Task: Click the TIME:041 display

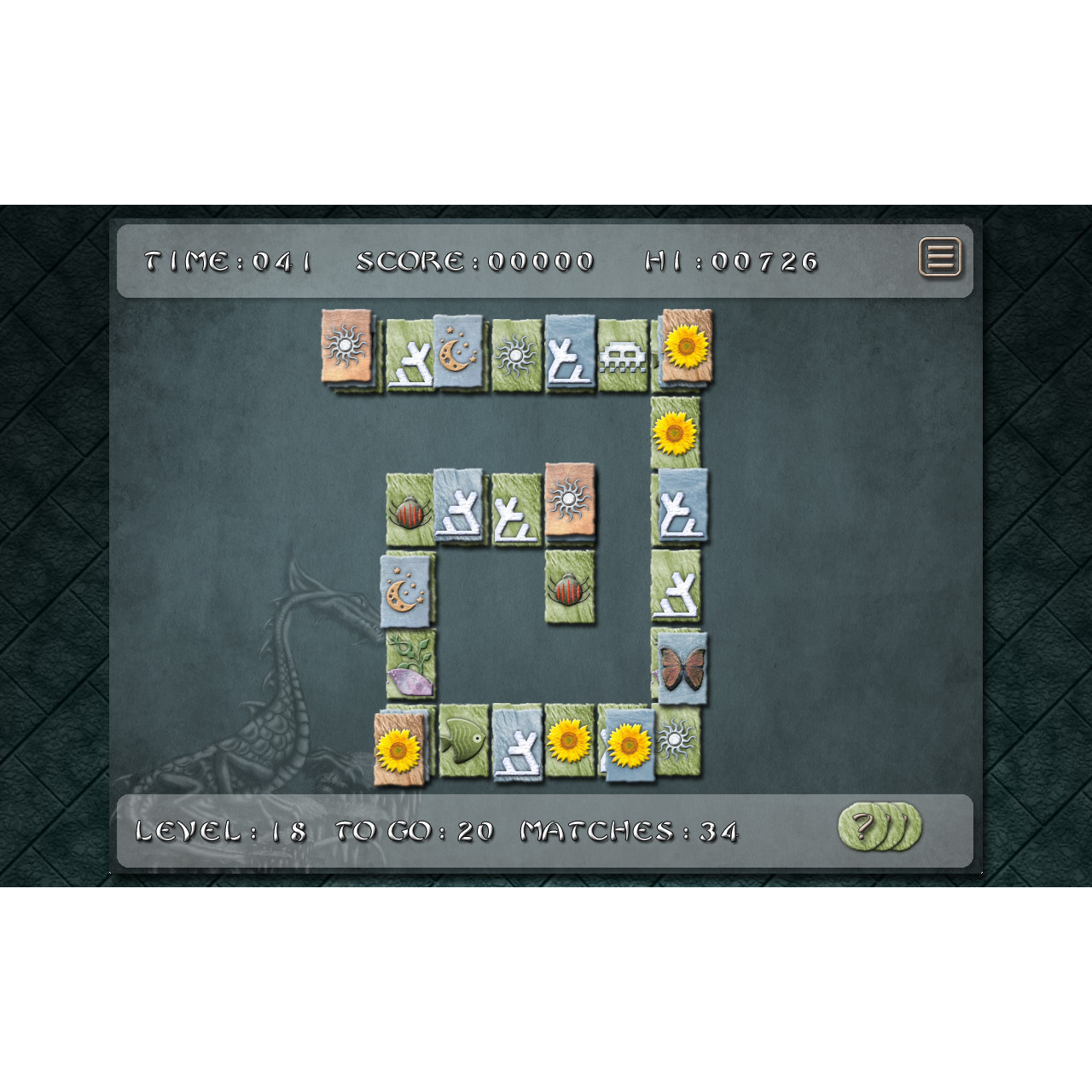Action: (226, 262)
